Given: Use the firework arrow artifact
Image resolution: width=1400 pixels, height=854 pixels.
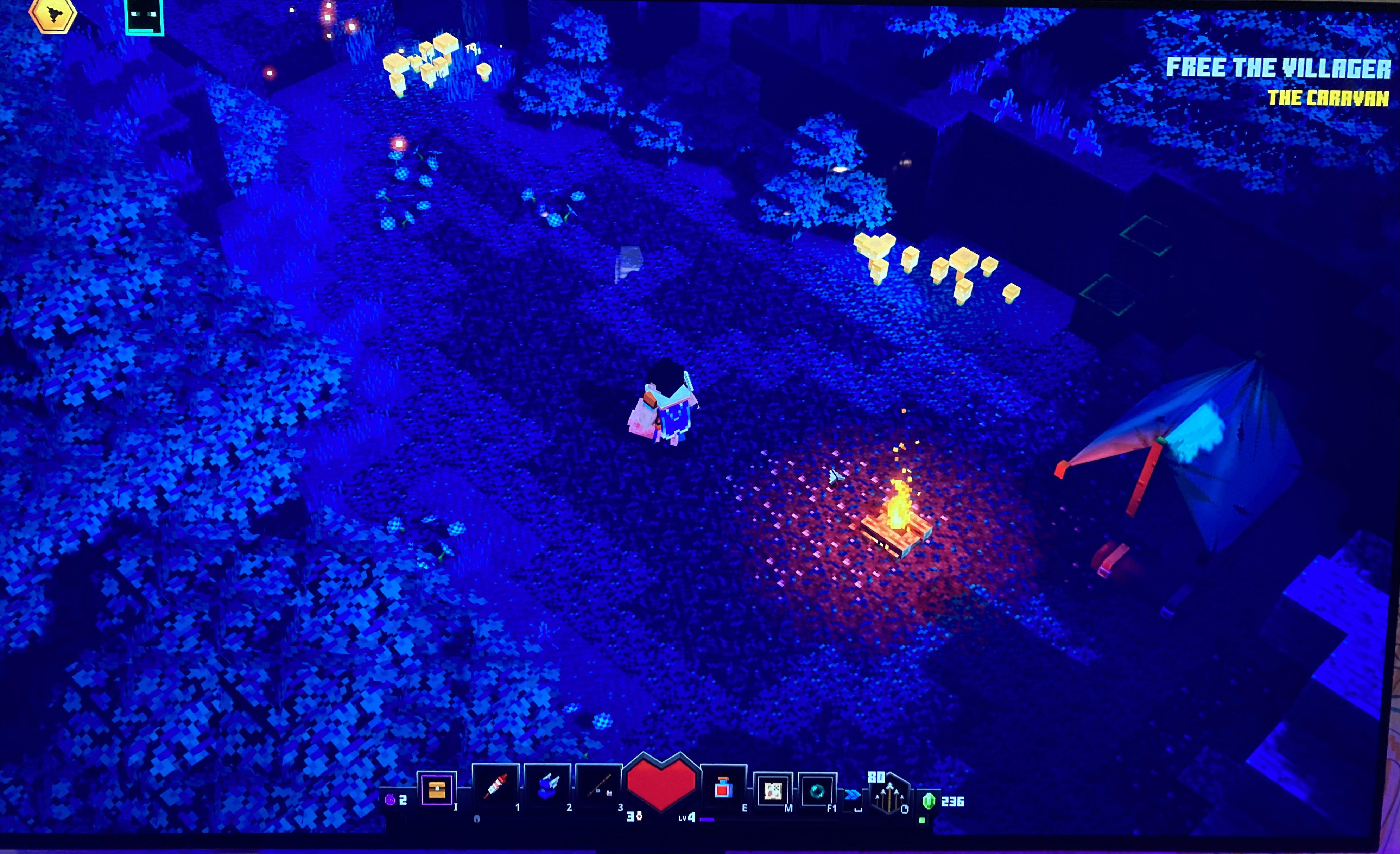Looking at the screenshot, I should coord(495,786).
